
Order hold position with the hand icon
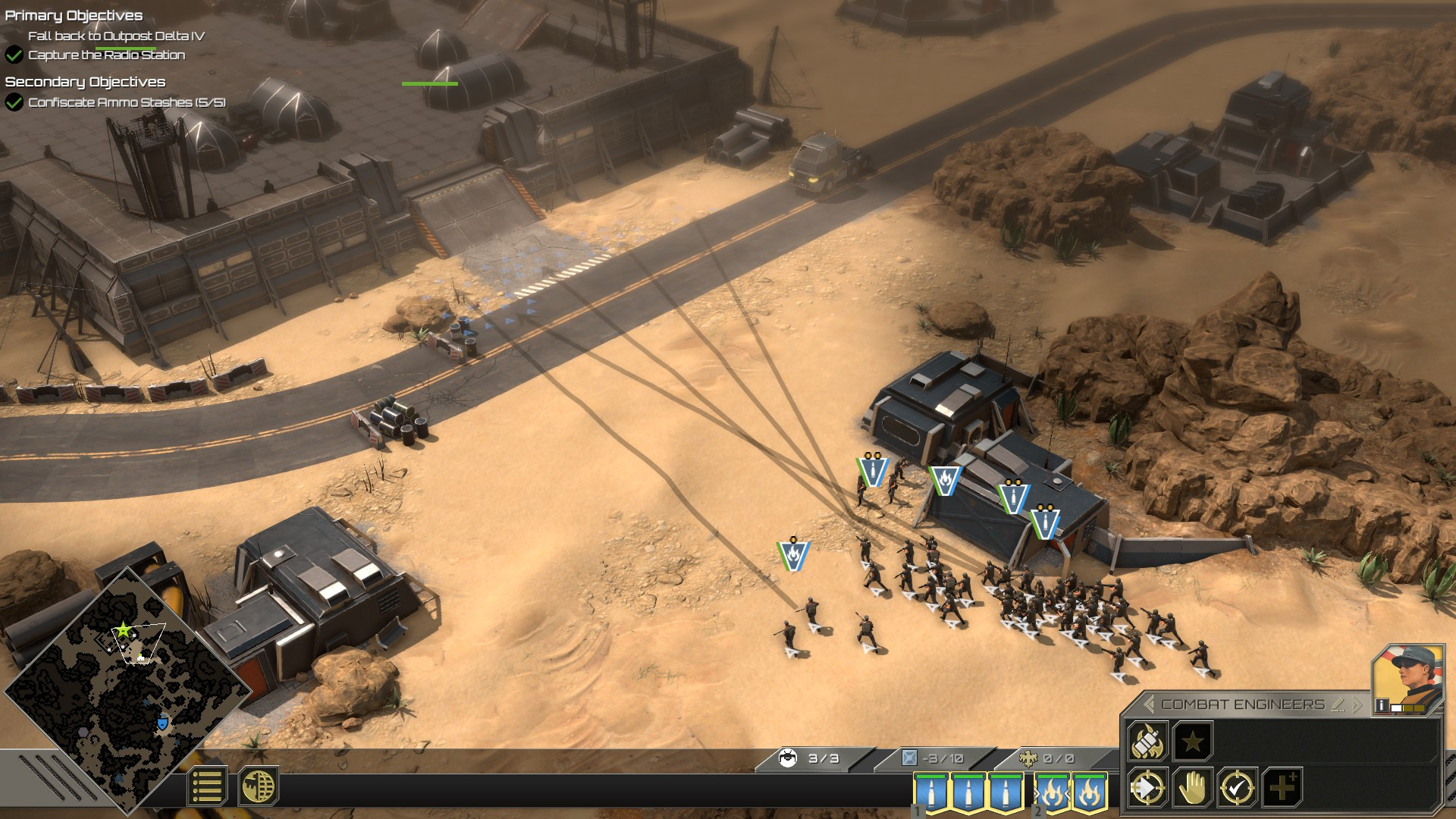coord(1192,789)
